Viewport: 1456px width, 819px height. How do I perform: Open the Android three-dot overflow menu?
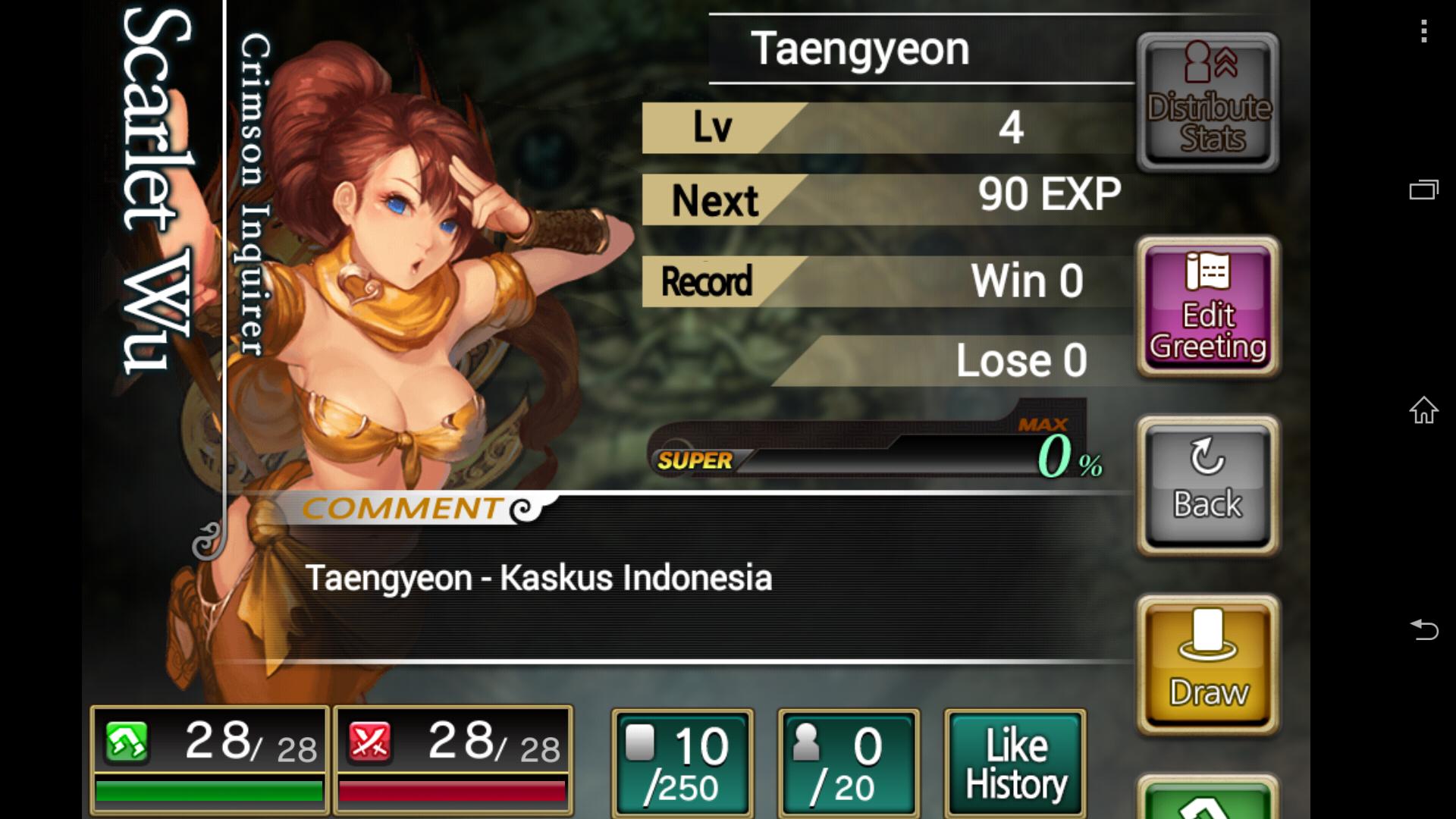coord(1424,31)
